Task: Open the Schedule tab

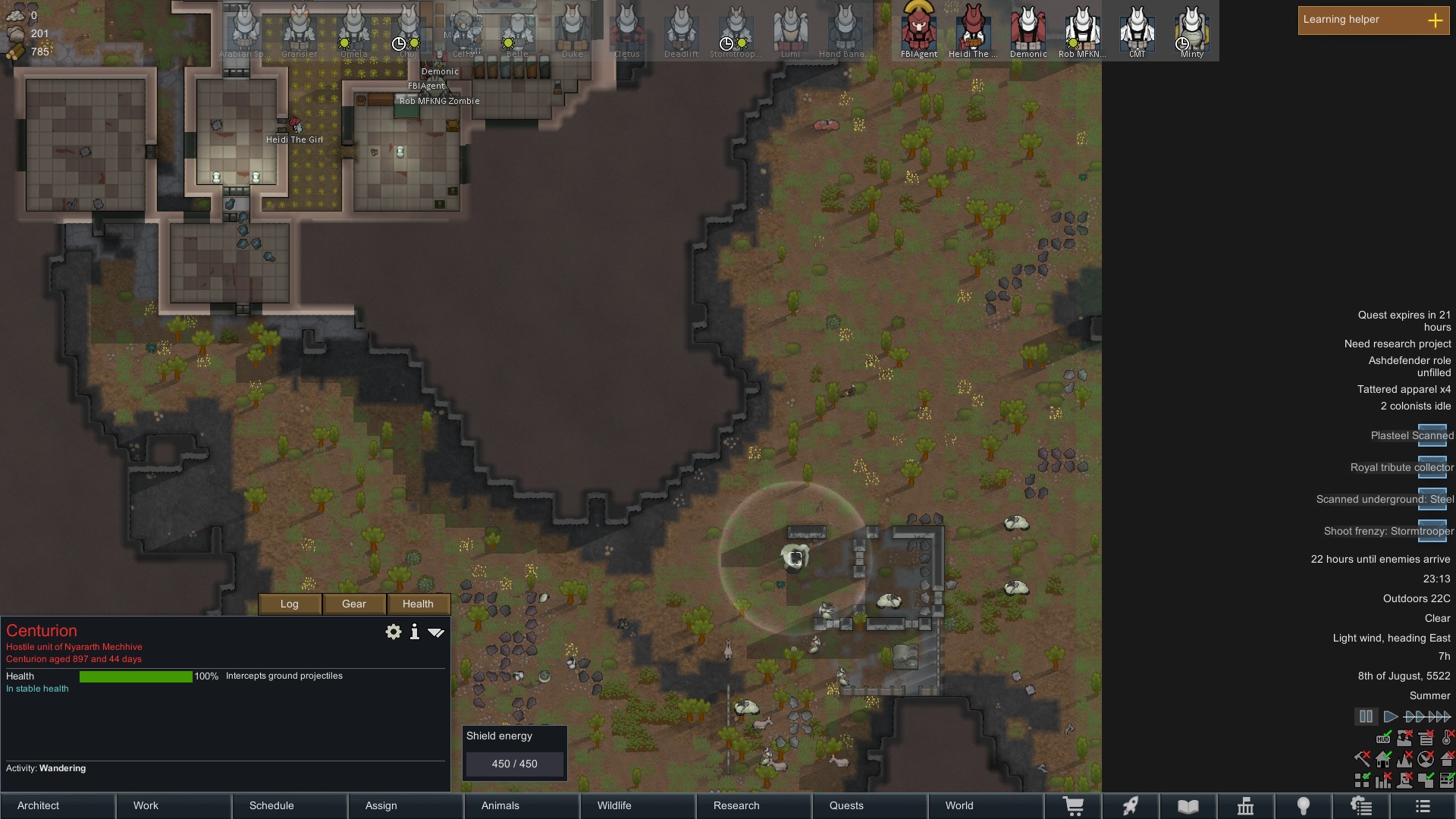Action: click(290, 805)
